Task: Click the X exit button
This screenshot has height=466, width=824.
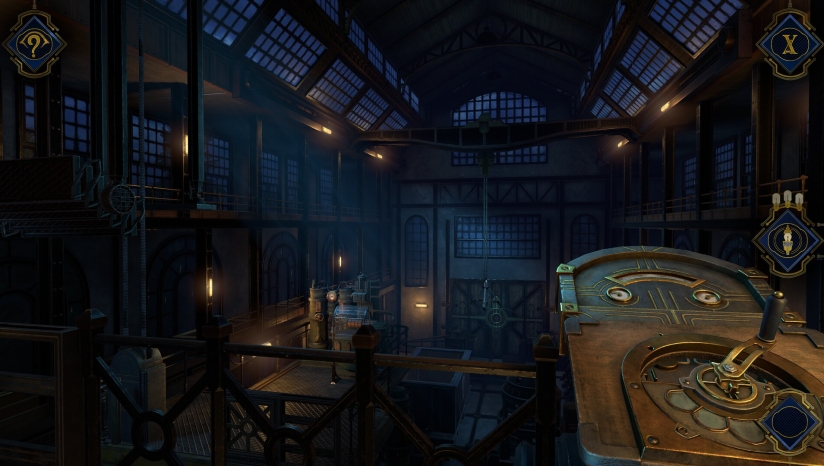Action: (788, 43)
